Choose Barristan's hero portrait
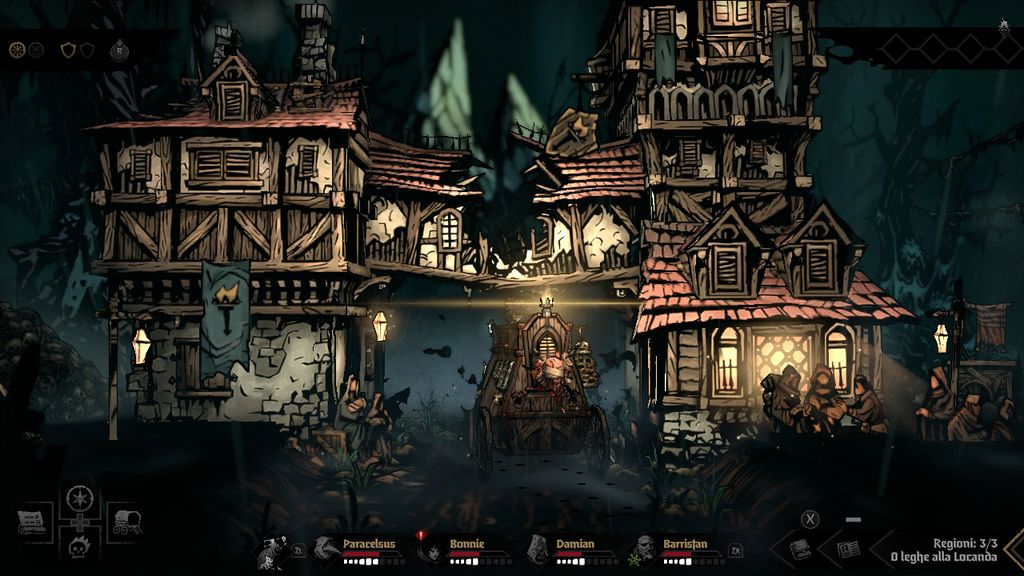1024x576 pixels. [x=644, y=548]
